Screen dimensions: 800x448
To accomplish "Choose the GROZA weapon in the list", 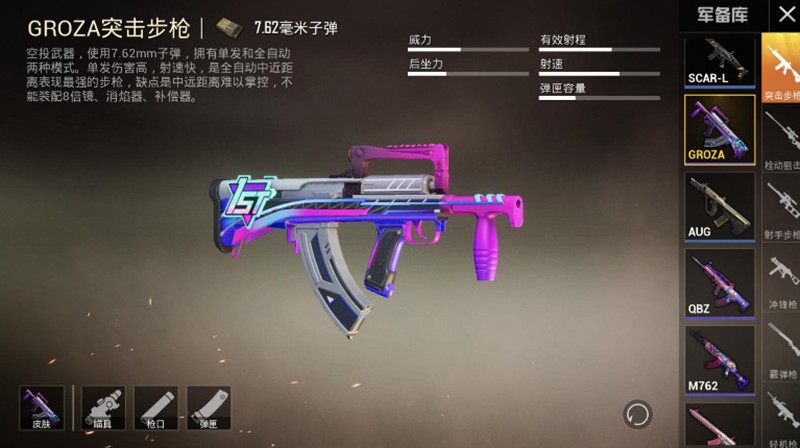I will [719, 129].
